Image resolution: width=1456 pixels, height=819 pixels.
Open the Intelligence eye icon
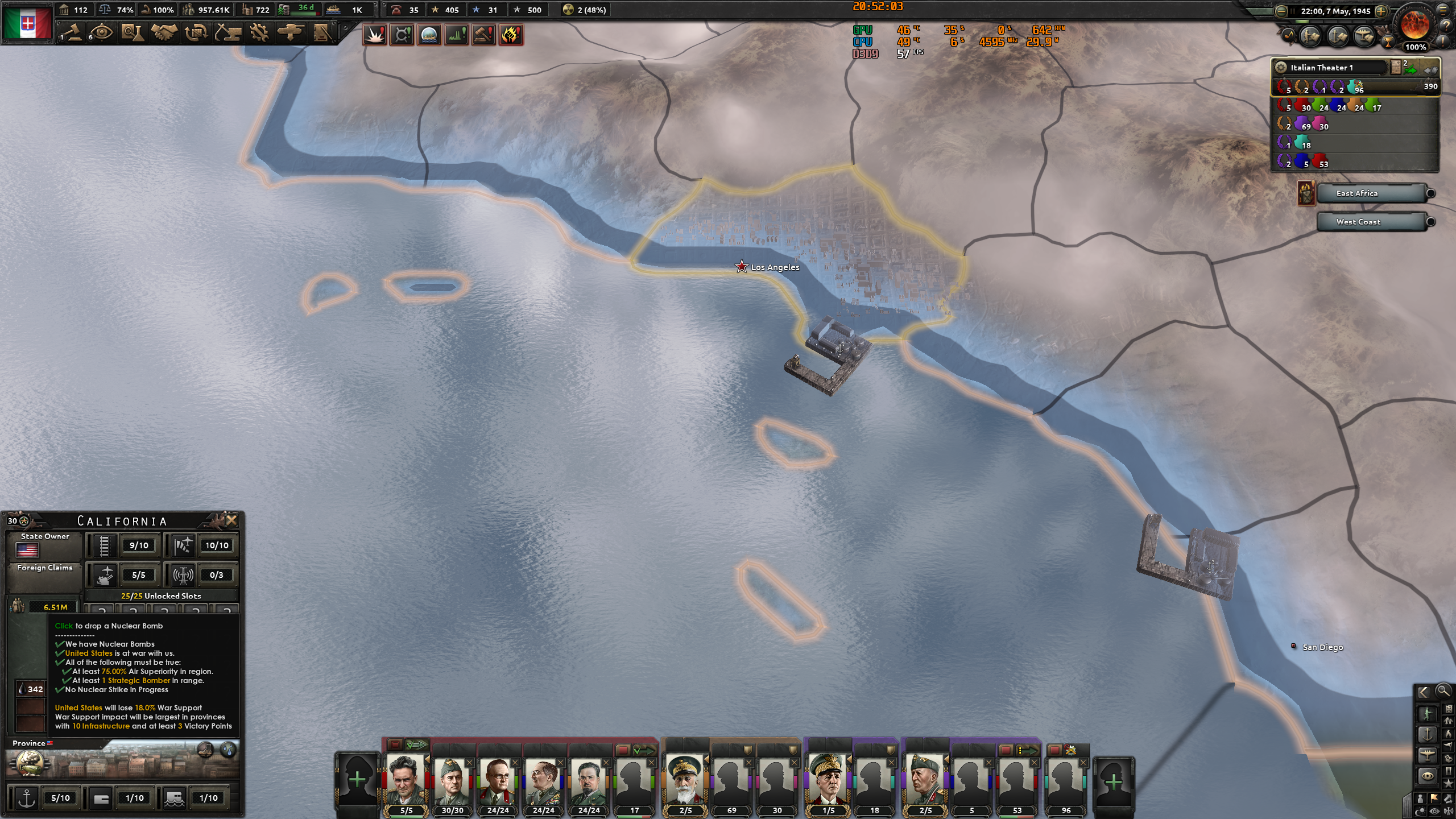coord(101,32)
